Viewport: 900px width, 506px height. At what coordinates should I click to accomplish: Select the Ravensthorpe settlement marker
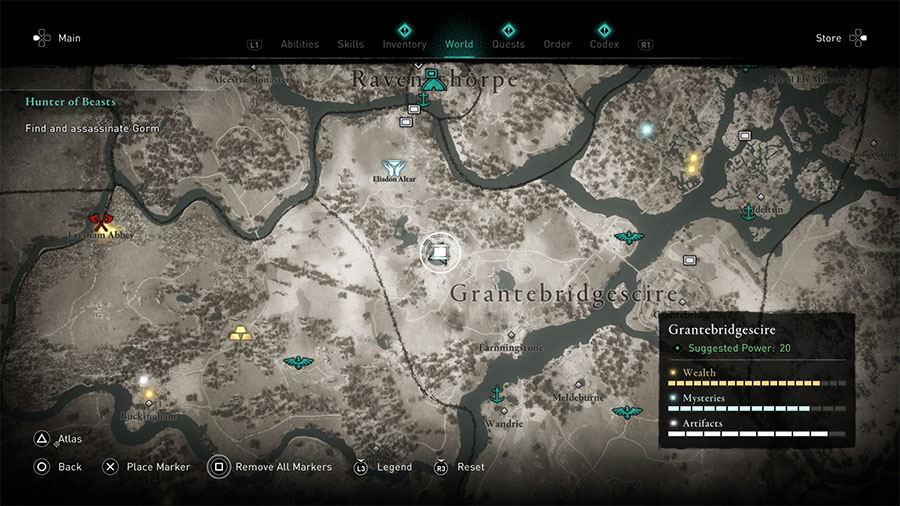point(432,84)
